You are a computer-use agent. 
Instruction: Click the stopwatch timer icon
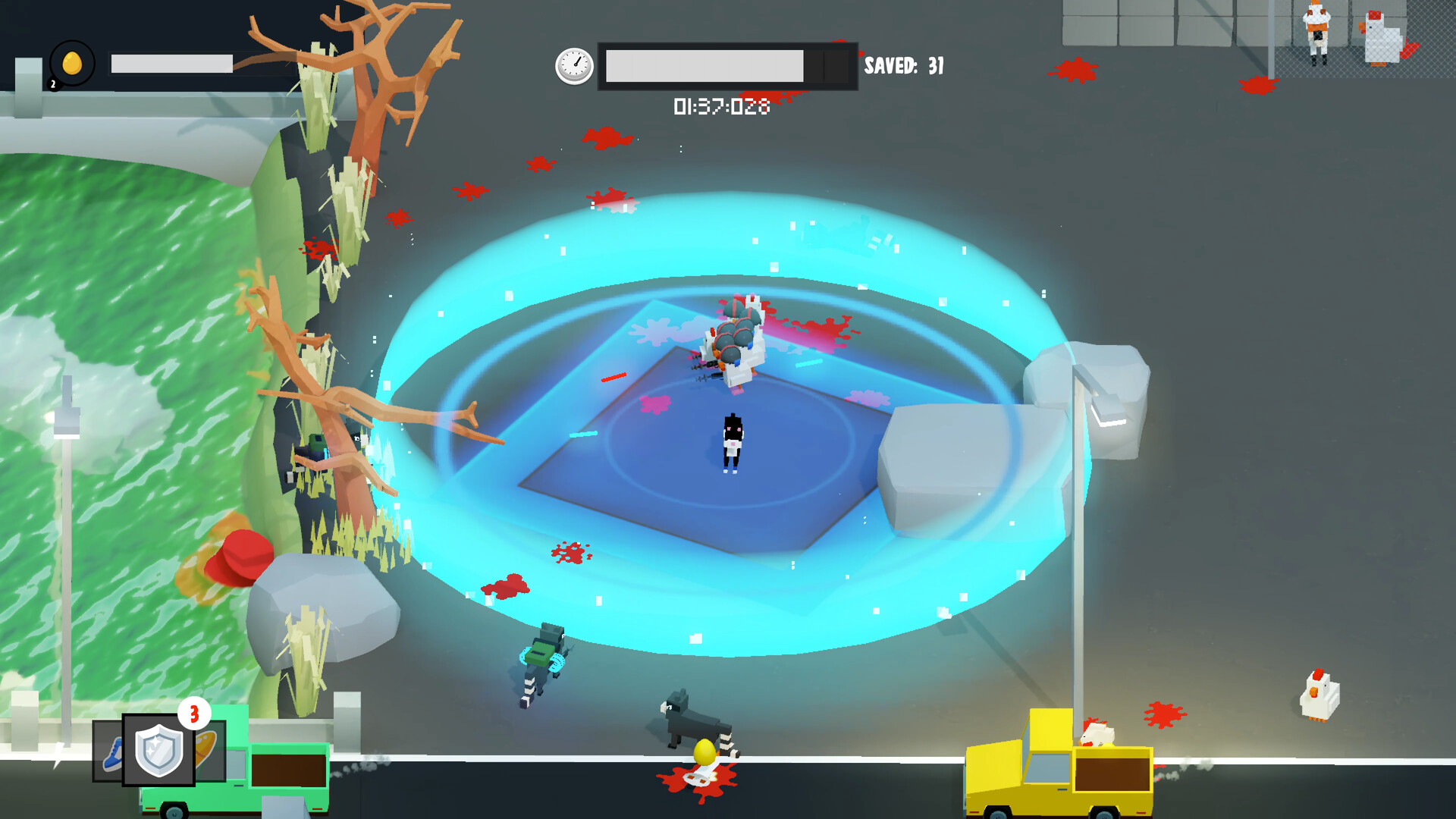[574, 66]
